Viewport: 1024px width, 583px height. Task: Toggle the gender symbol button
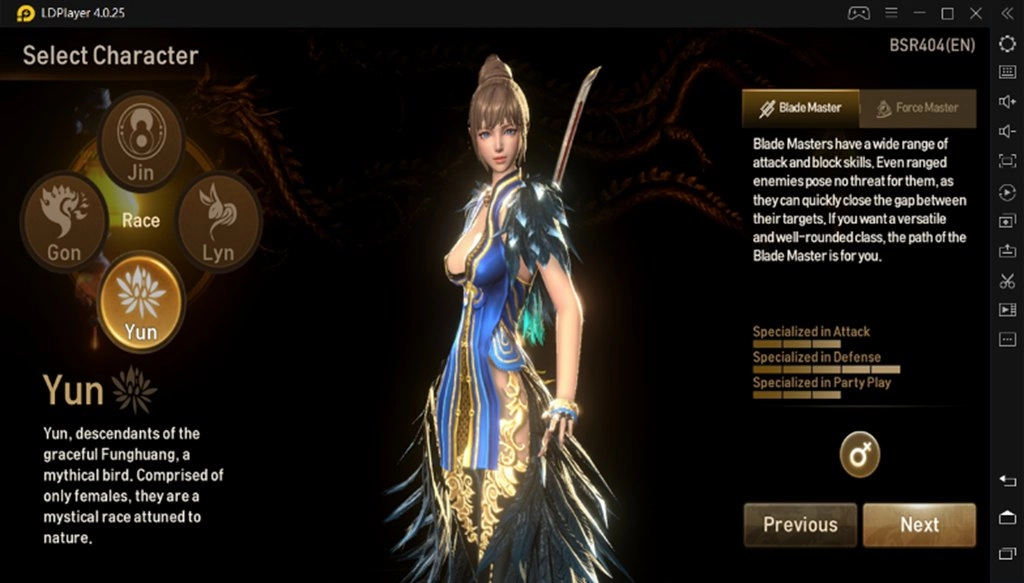click(x=859, y=455)
